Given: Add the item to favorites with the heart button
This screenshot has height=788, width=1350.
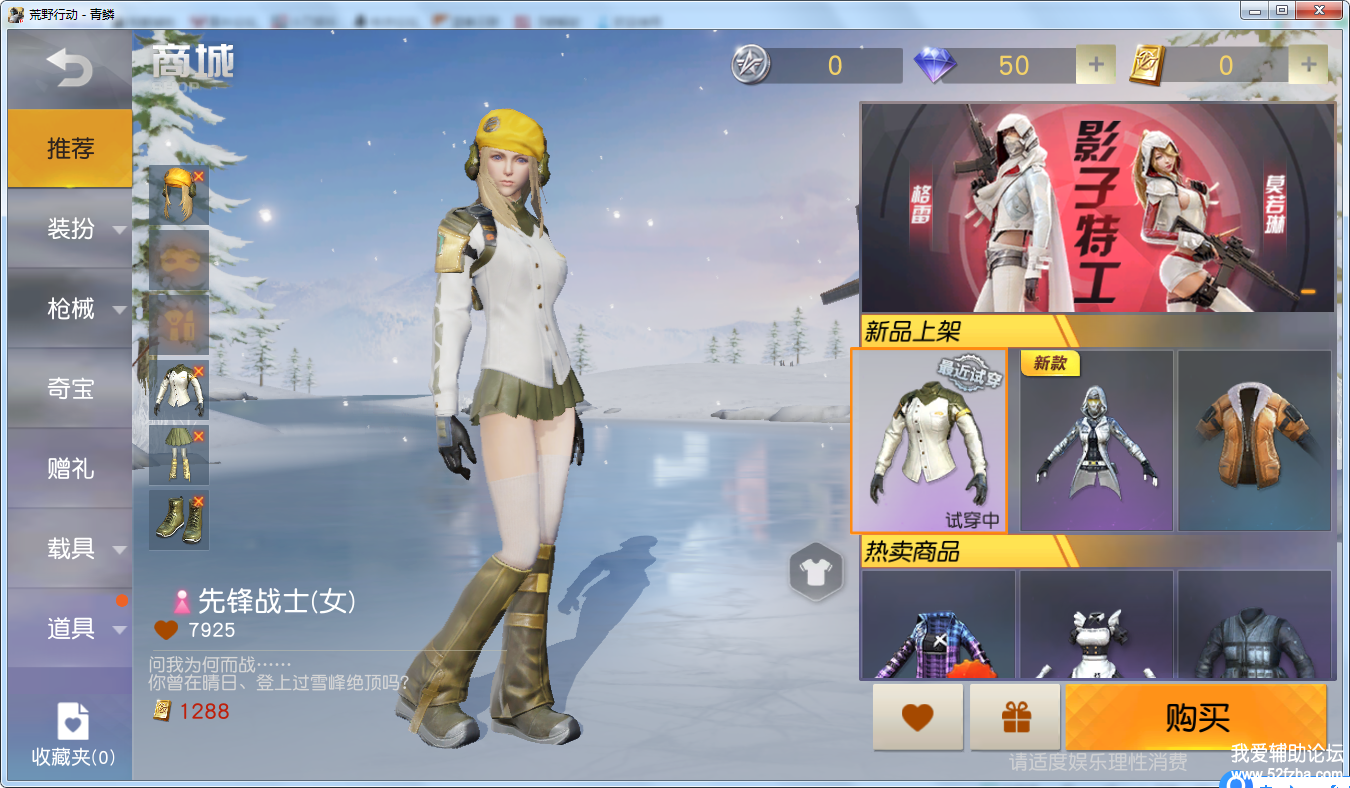Looking at the screenshot, I should [x=917, y=717].
